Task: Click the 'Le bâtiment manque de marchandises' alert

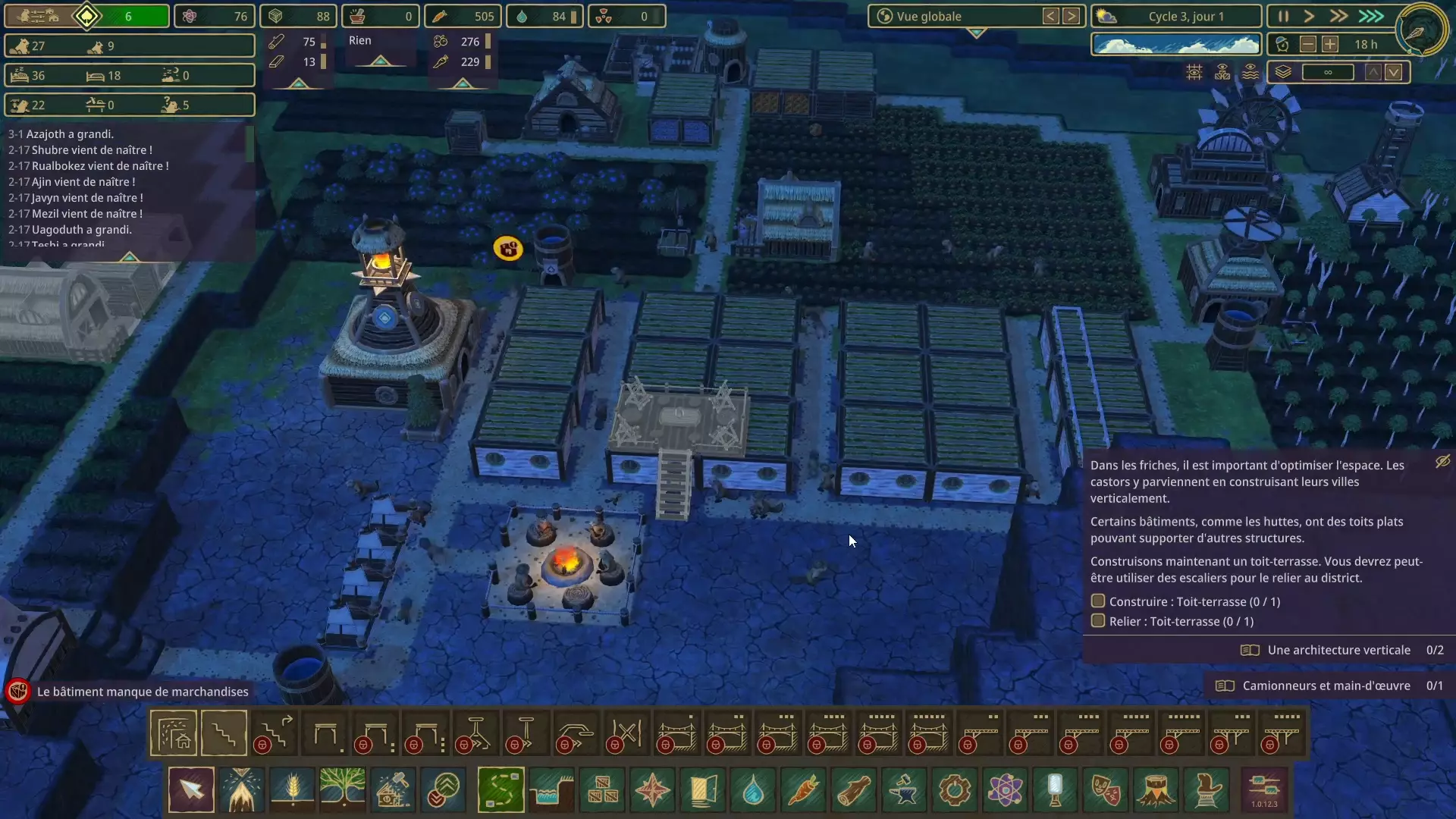Action: pos(143,692)
